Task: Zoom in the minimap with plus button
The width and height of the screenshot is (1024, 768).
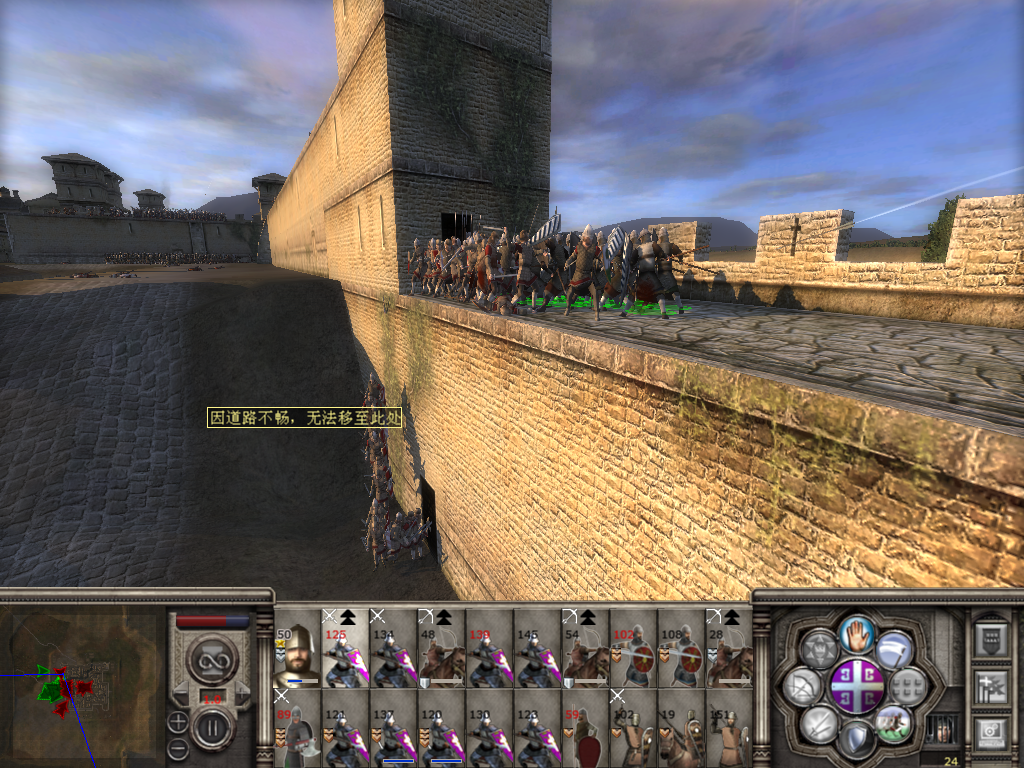Action: 177,721
